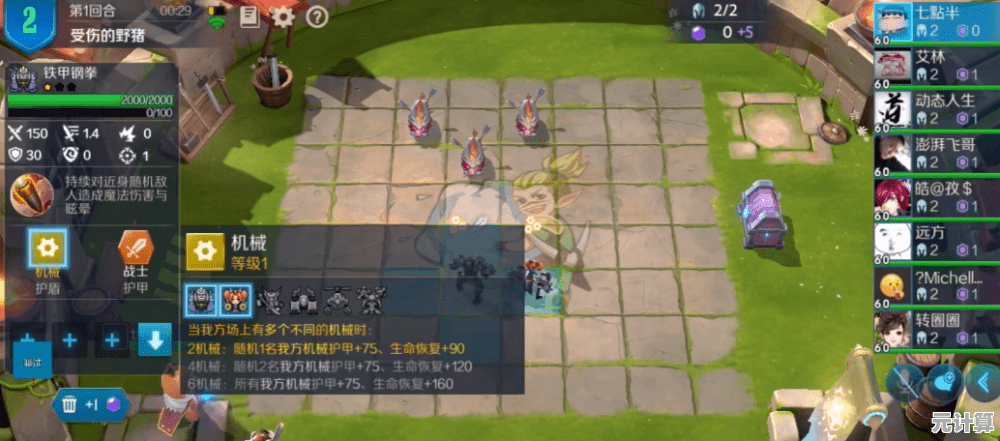Open the journal book icon

249,16
